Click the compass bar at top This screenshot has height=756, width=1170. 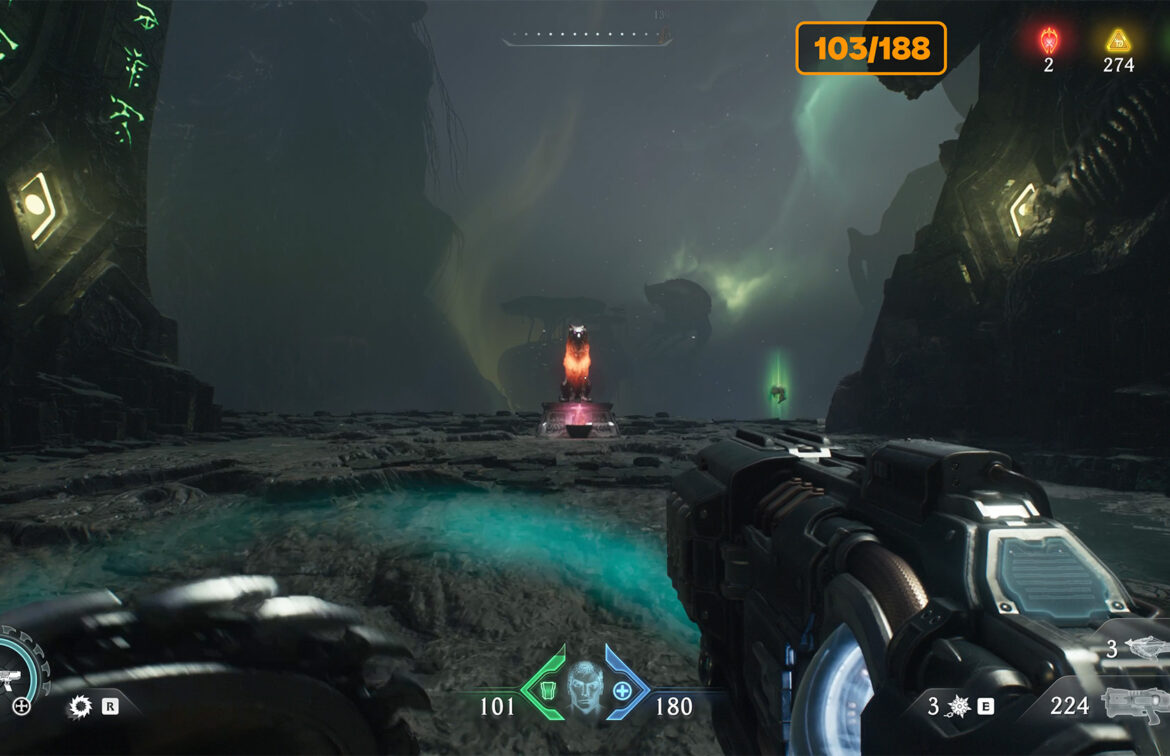[586, 40]
